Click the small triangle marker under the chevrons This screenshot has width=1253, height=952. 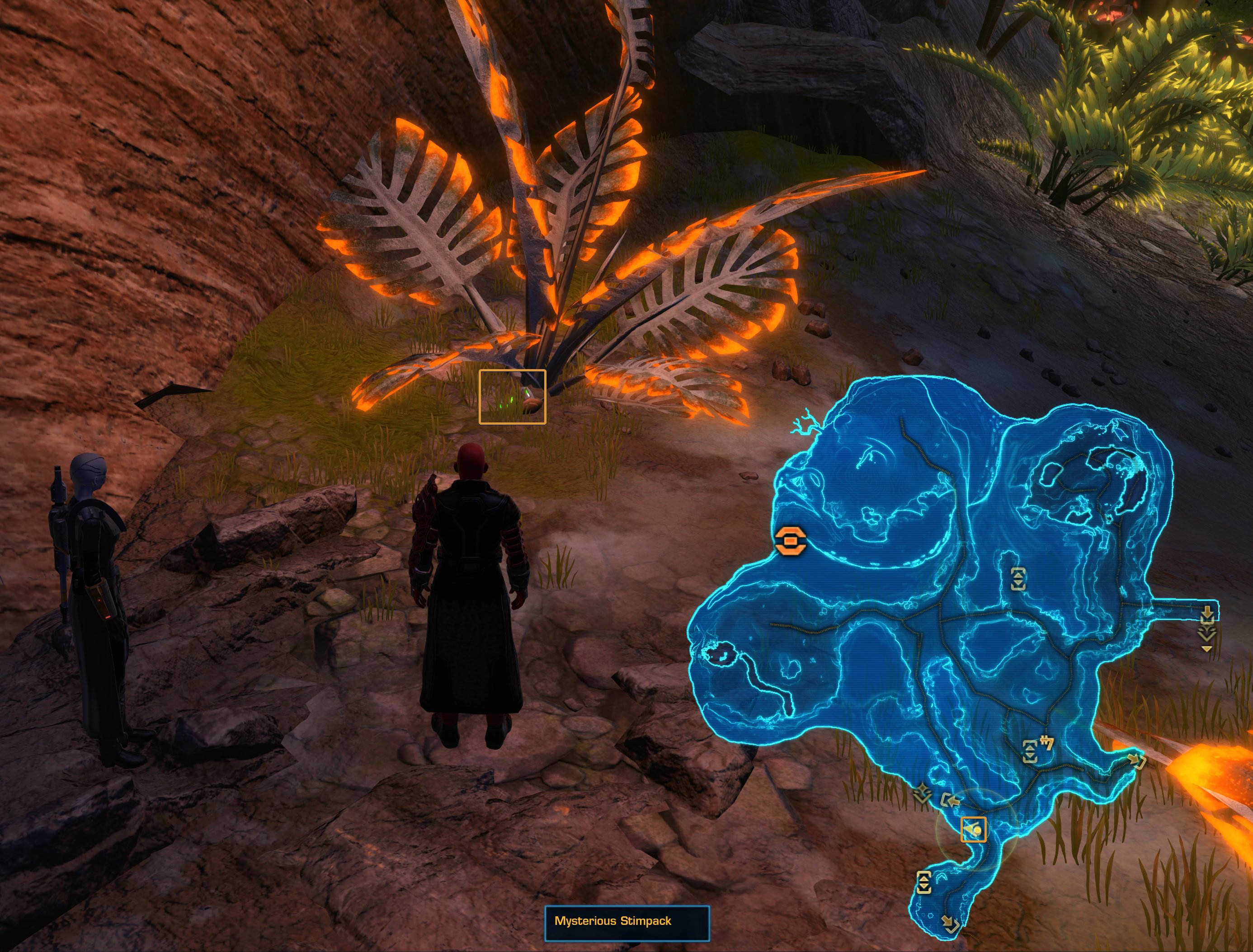[x=1206, y=649]
